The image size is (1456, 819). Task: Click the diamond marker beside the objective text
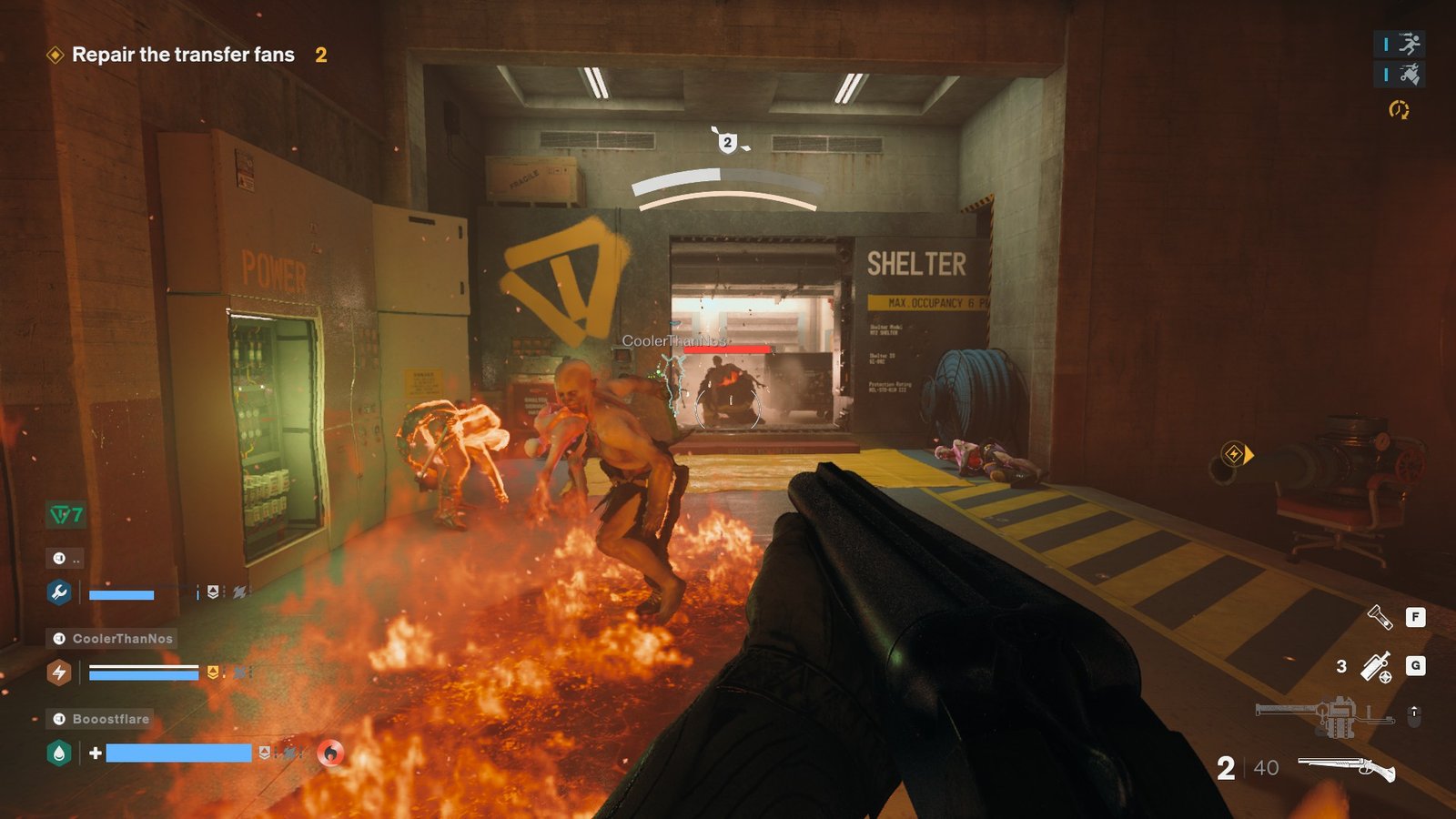pyautogui.click(x=55, y=55)
